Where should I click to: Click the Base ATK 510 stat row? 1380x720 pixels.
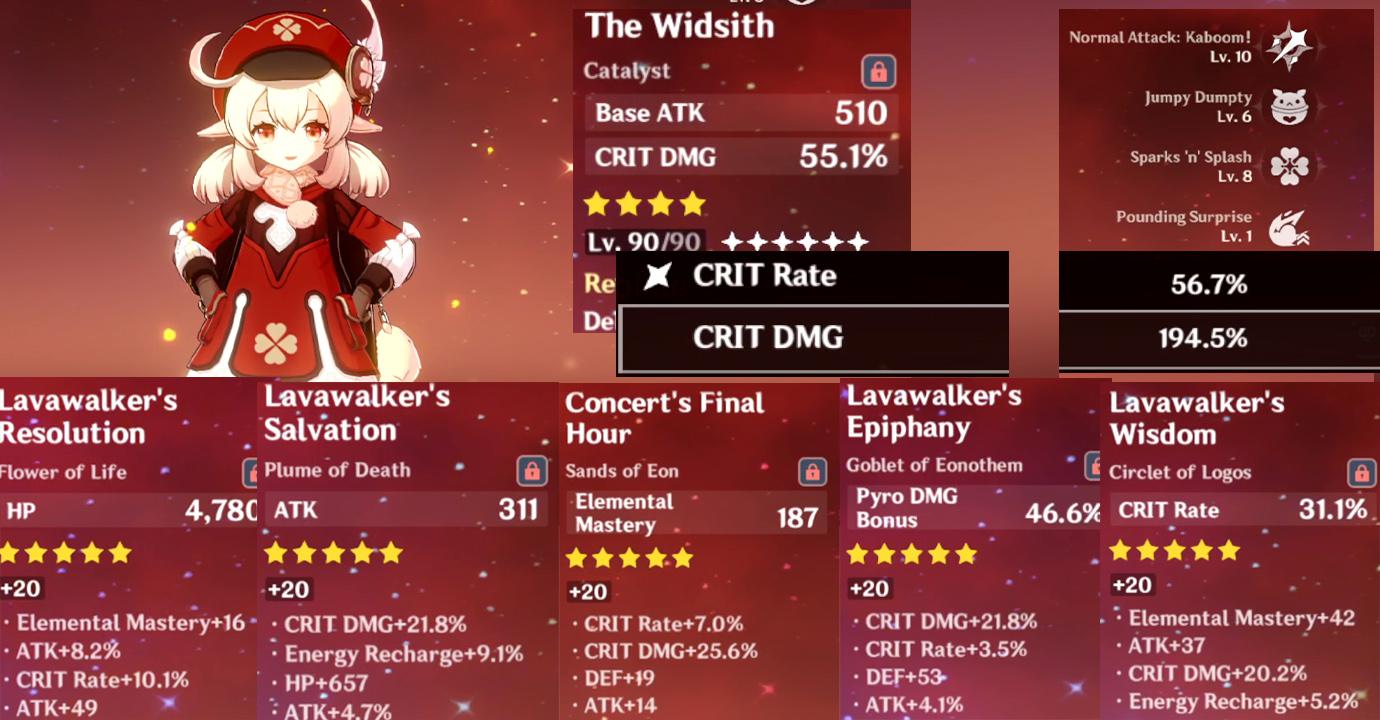pos(740,113)
